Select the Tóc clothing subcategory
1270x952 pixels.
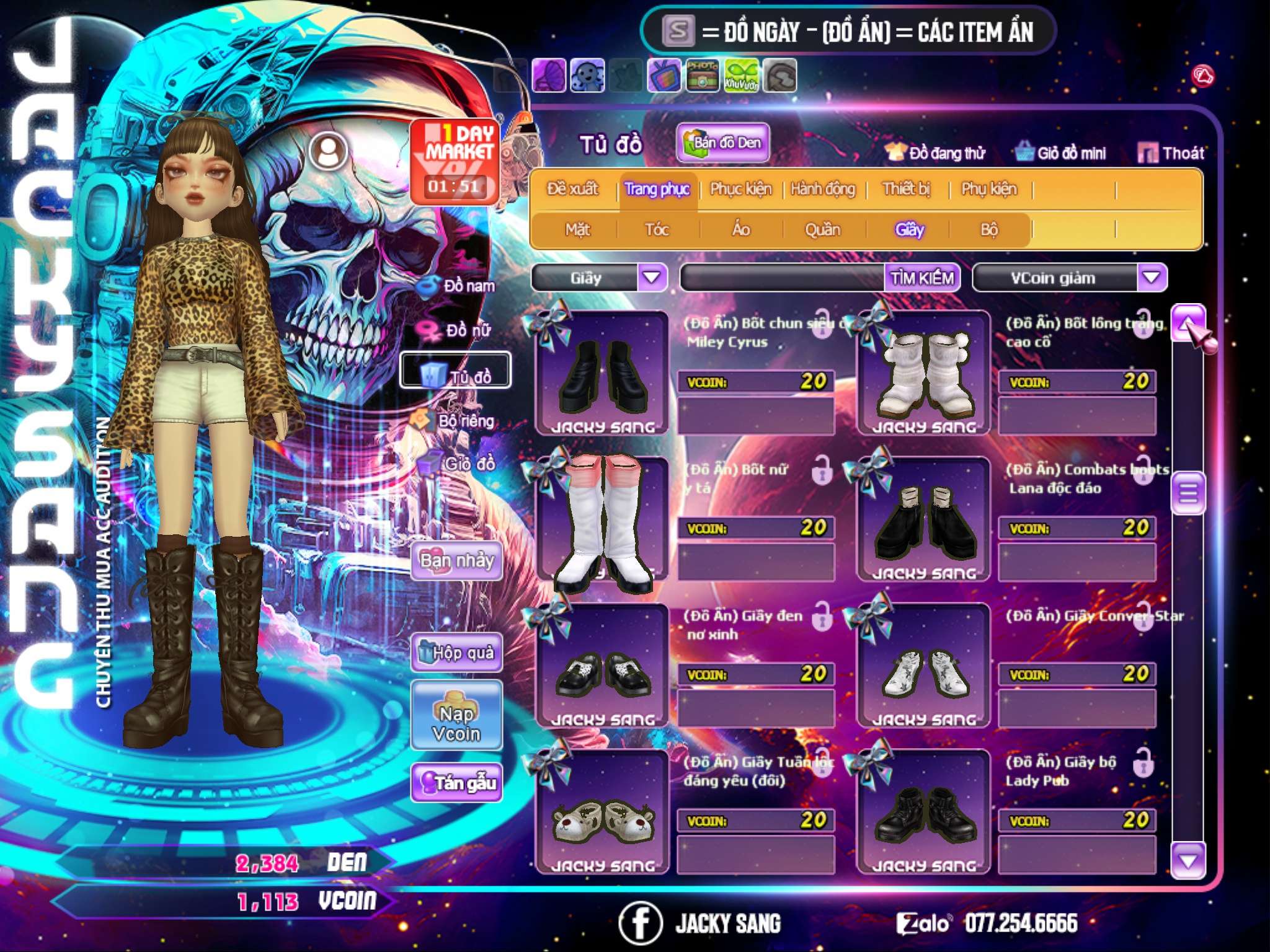coord(657,230)
